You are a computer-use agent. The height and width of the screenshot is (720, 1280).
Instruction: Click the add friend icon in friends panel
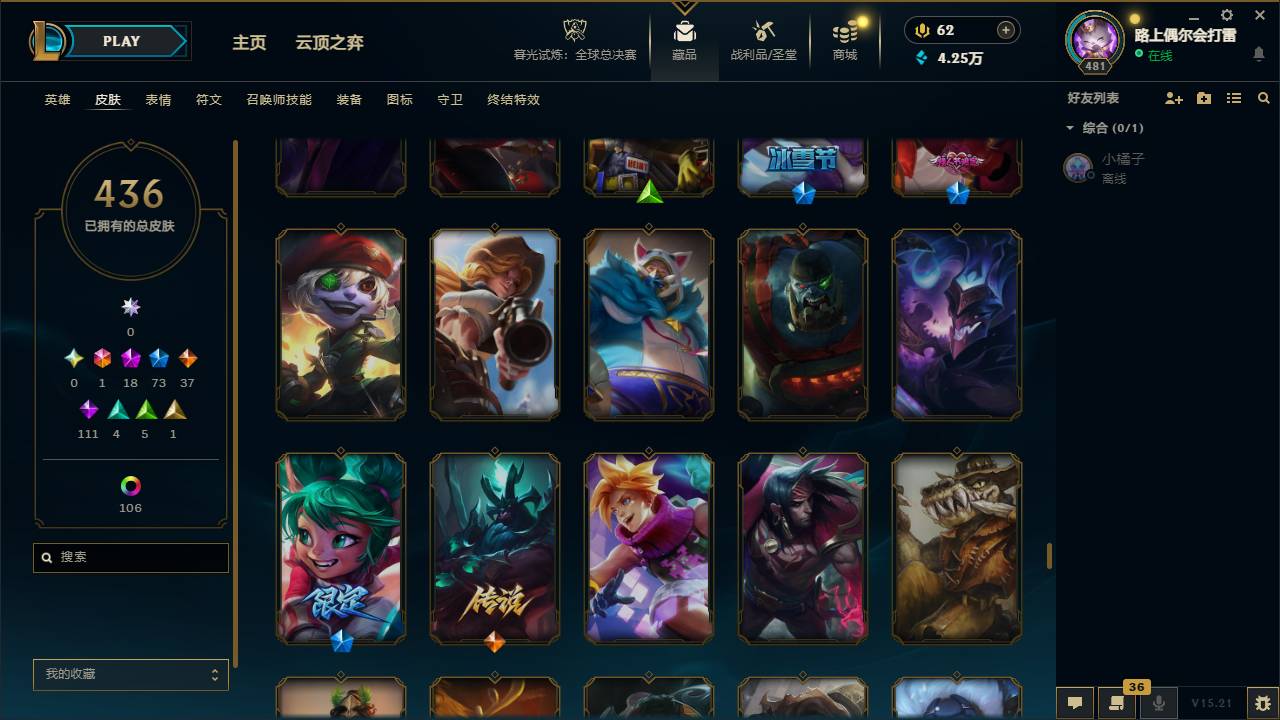1174,98
